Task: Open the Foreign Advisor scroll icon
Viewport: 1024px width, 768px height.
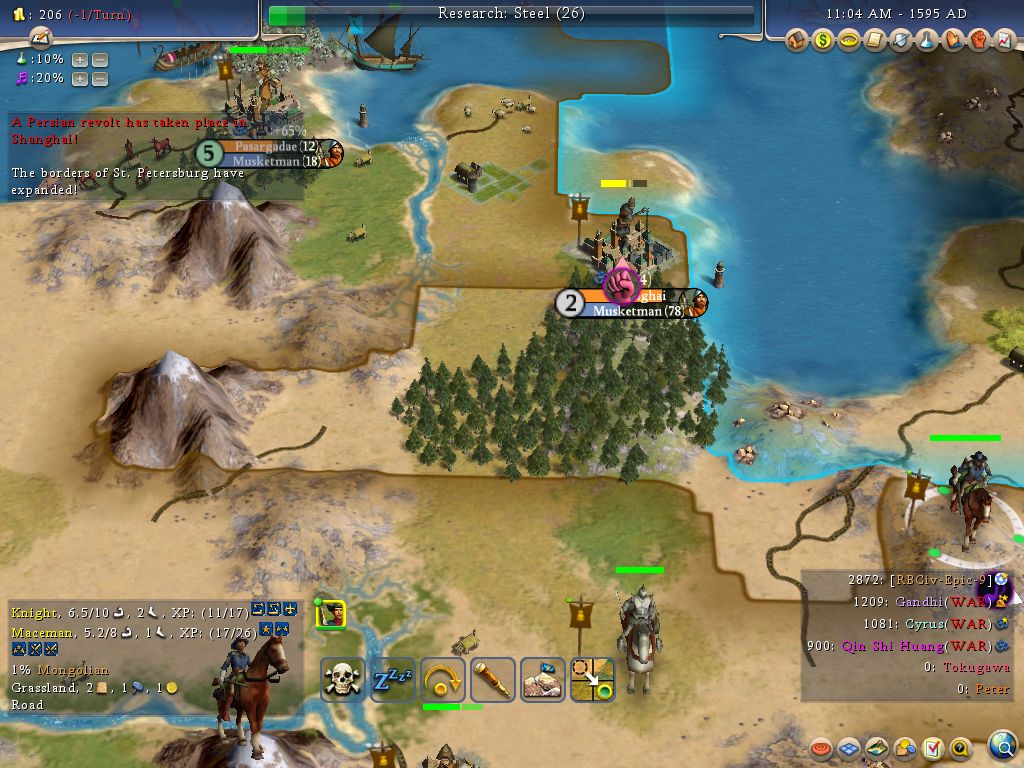Action: [875, 41]
